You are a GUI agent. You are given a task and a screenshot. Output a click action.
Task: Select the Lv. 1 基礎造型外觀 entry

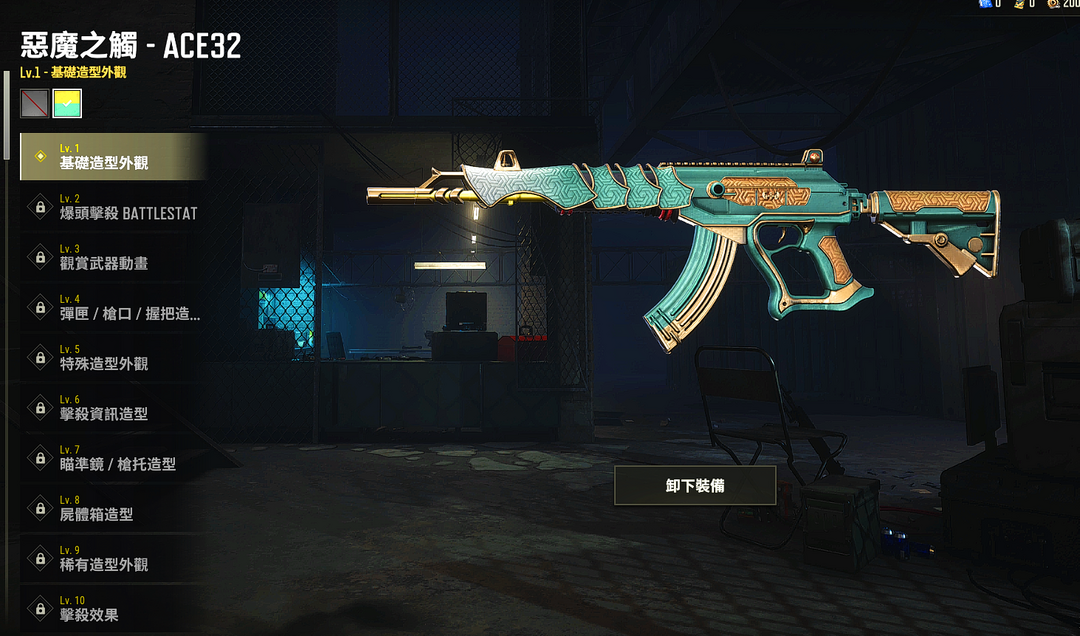[x=112, y=157]
